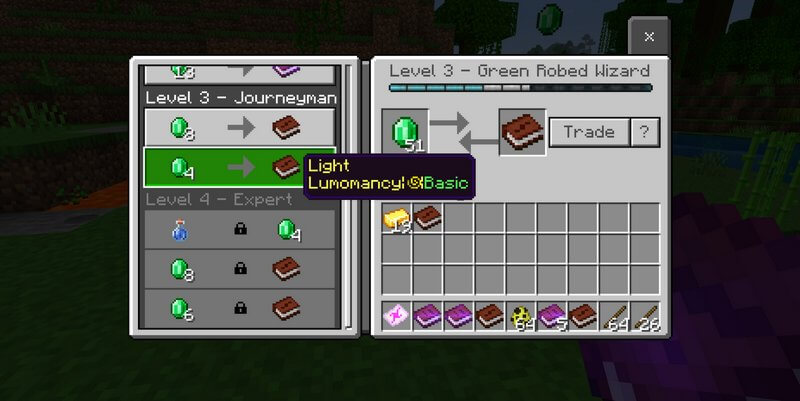Pick the locked potion for emeralds trade
The image size is (800, 401).
[x=240, y=231]
